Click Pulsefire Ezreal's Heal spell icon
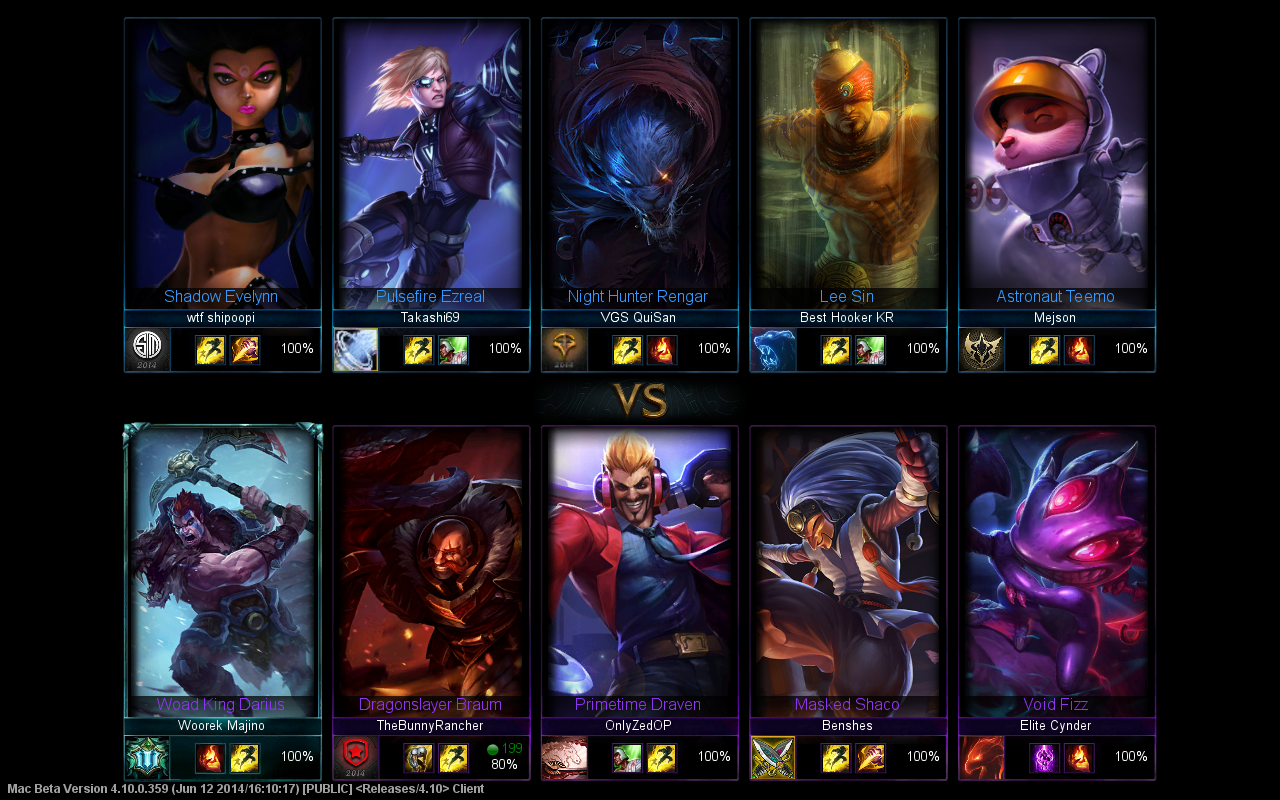 click(453, 349)
